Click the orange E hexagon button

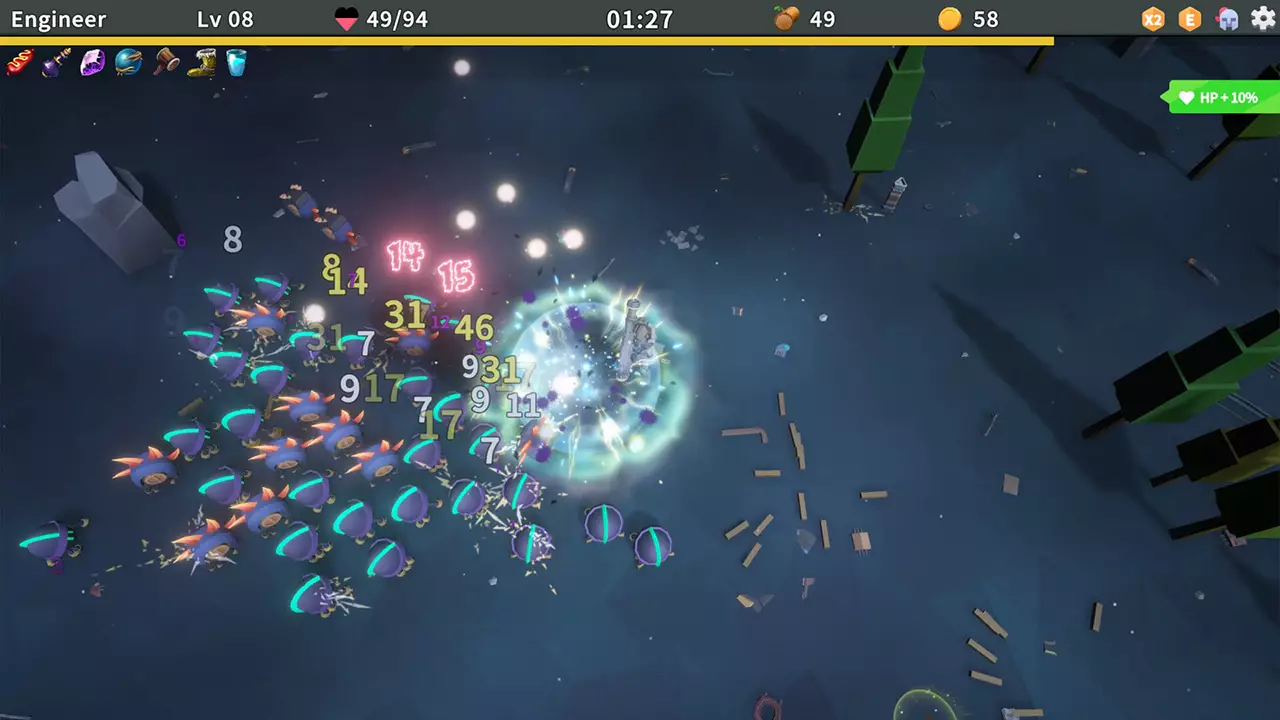pos(1190,19)
